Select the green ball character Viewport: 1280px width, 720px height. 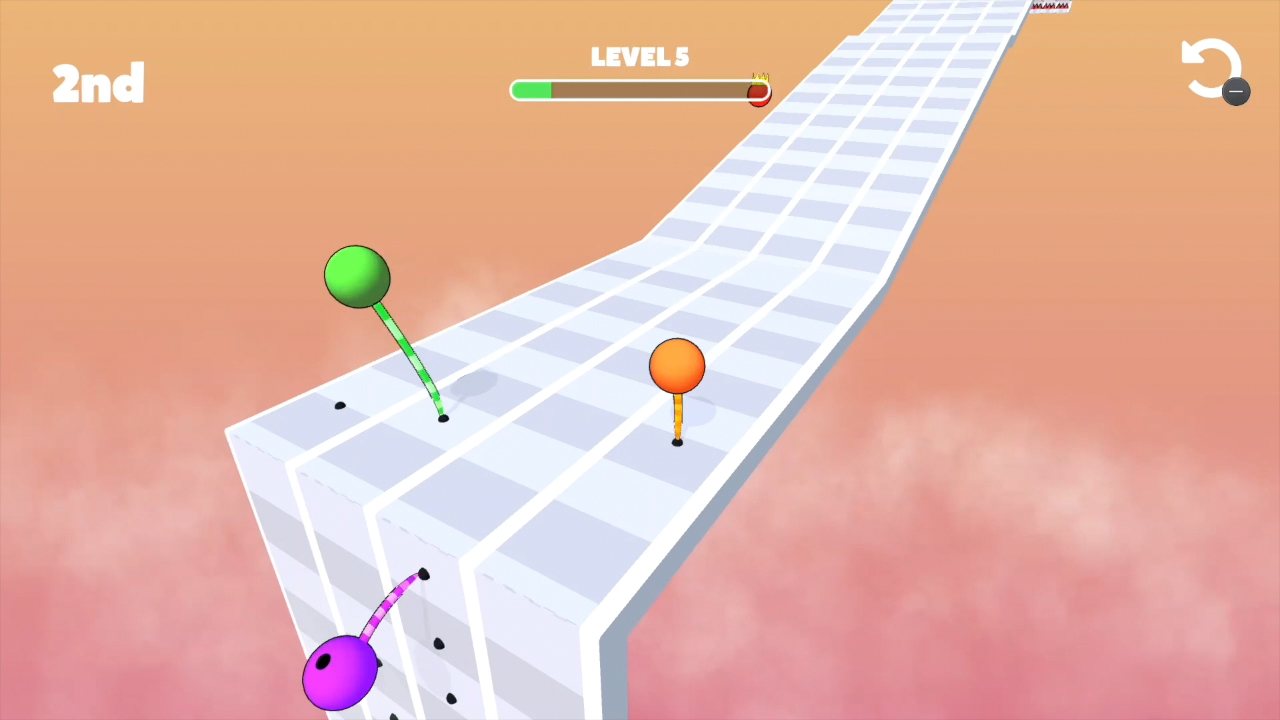356,275
